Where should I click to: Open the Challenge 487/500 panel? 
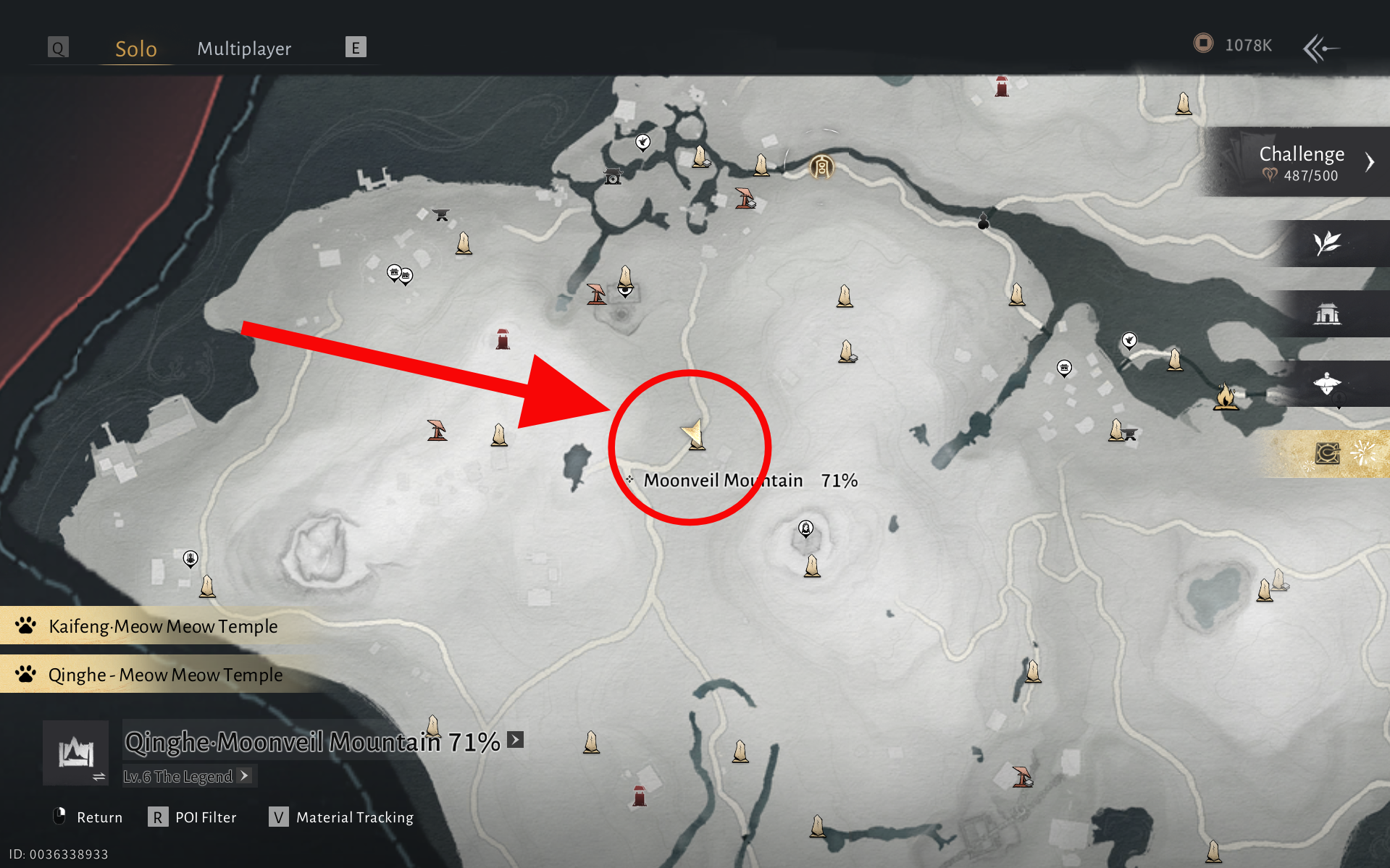tap(1302, 162)
